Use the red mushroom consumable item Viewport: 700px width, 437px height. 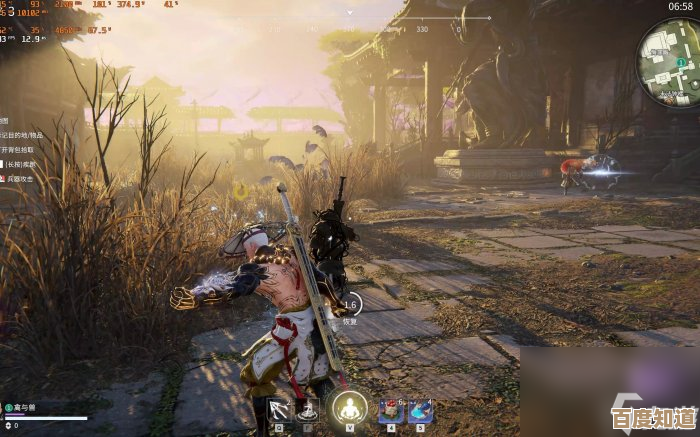(389, 409)
